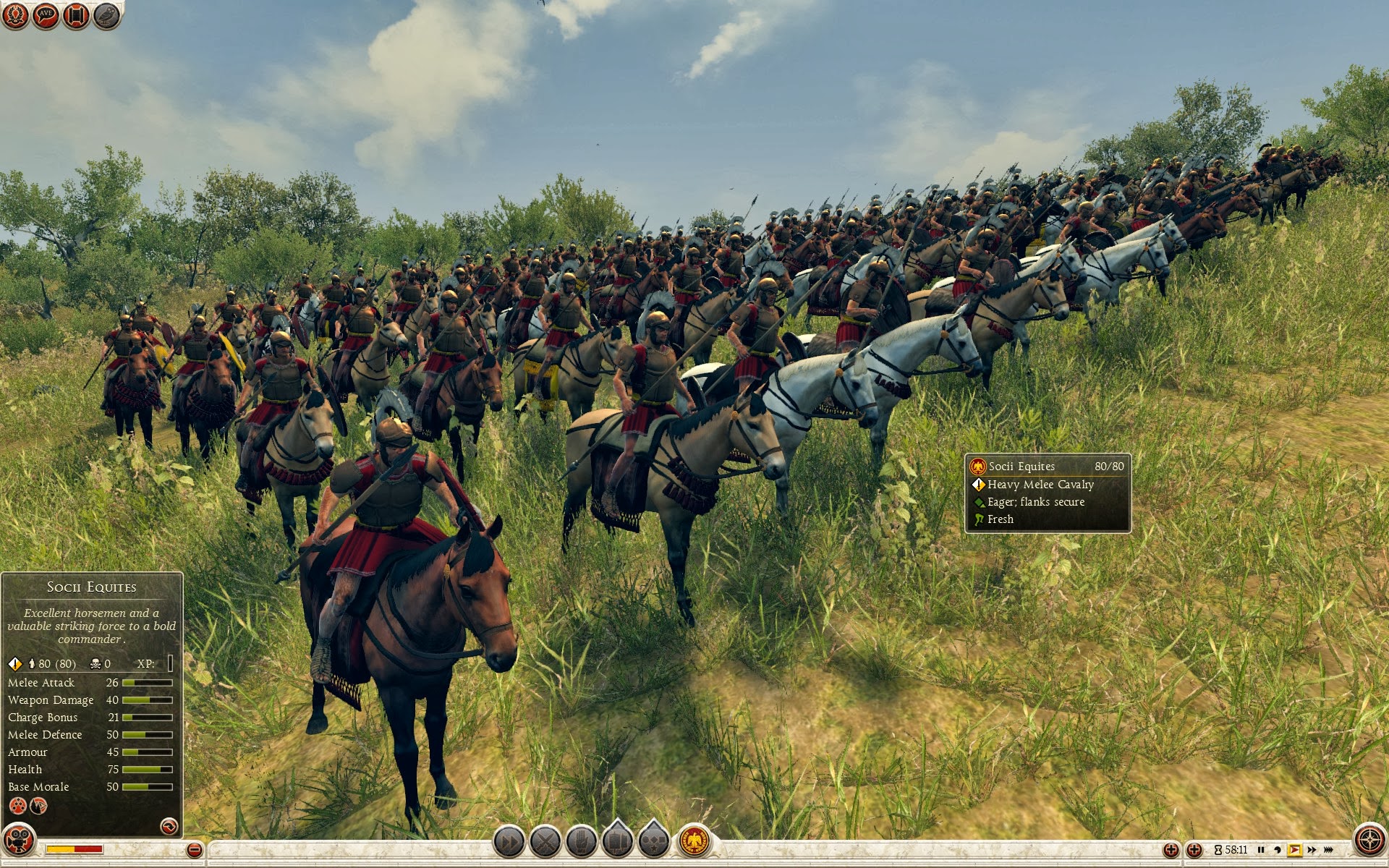Set slow motion battle speed
Viewport: 1389px width, 868px height.
point(1278,850)
